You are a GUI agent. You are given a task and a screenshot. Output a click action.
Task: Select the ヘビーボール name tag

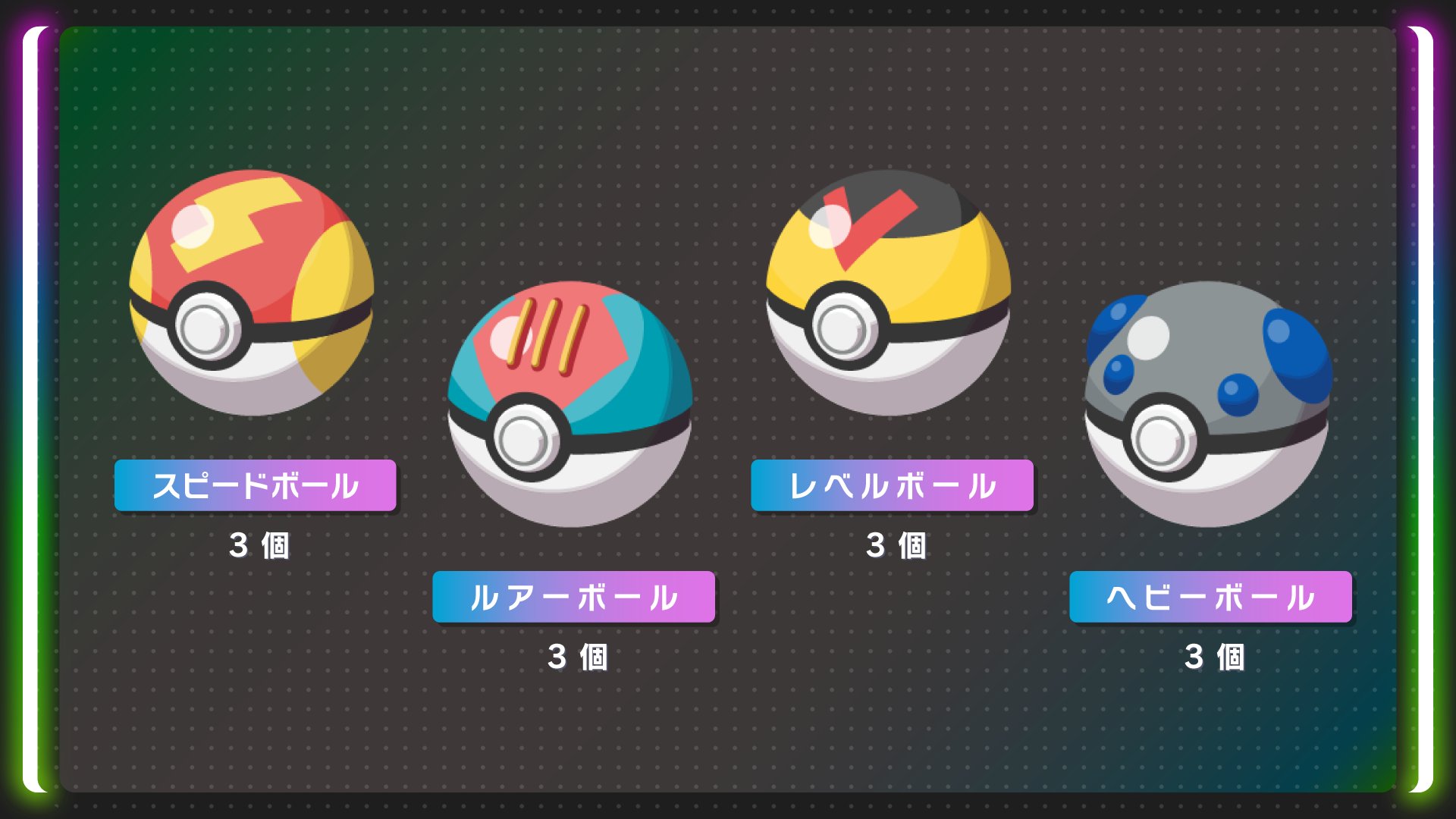(1211, 598)
